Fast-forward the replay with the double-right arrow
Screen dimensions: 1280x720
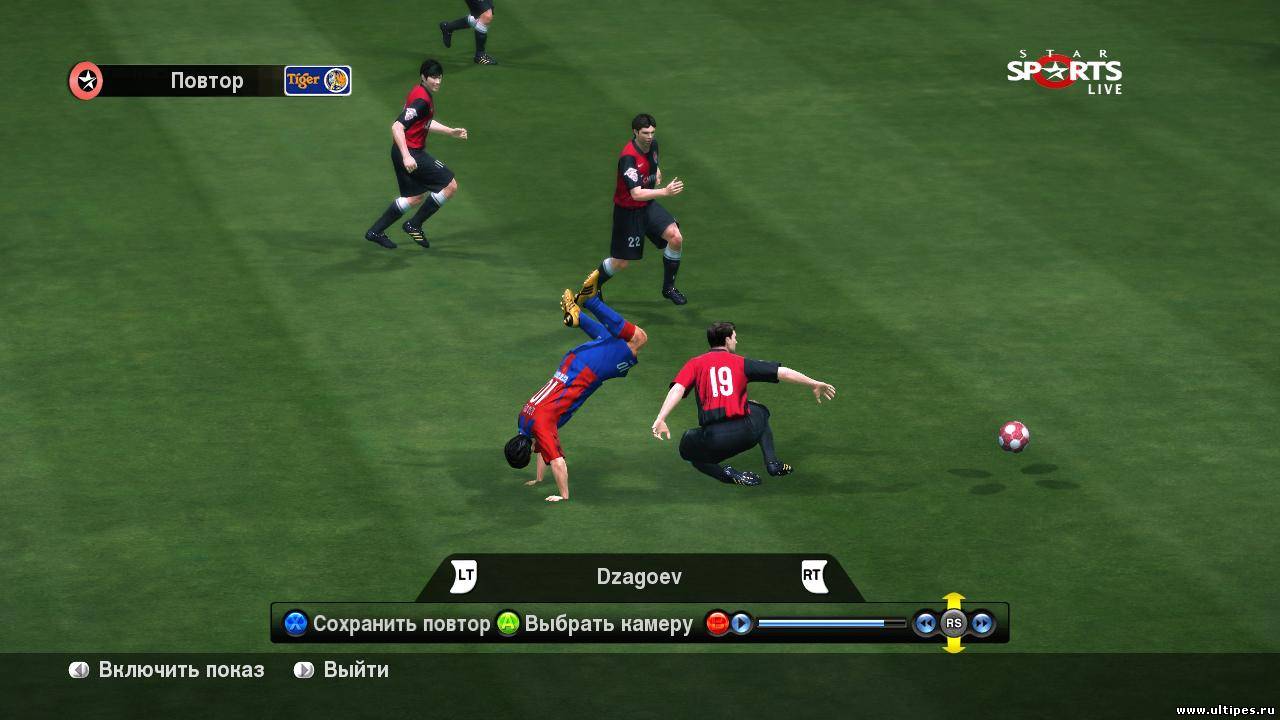(x=982, y=624)
